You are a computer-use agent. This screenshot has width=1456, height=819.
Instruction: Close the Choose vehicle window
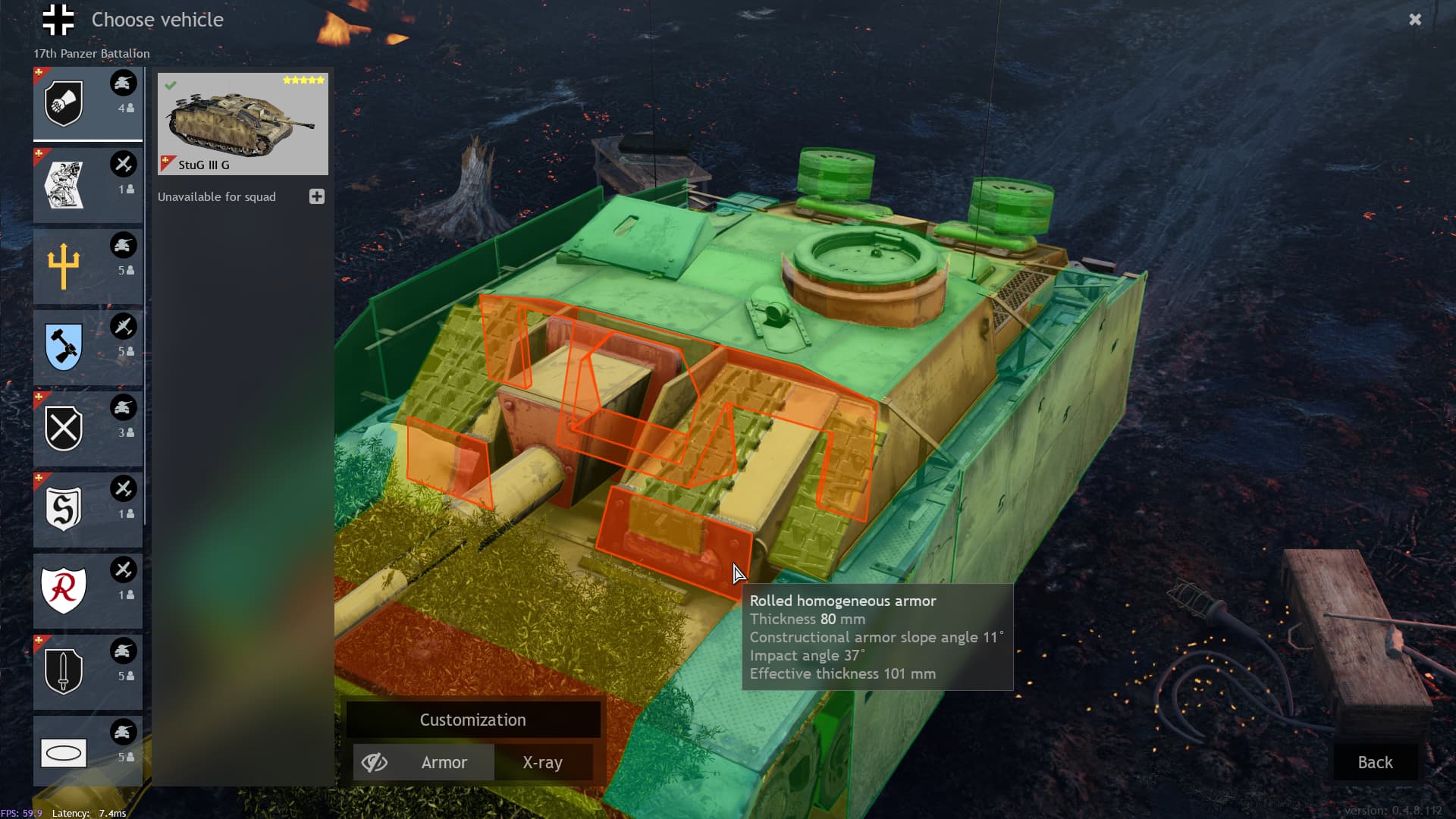point(1415,20)
